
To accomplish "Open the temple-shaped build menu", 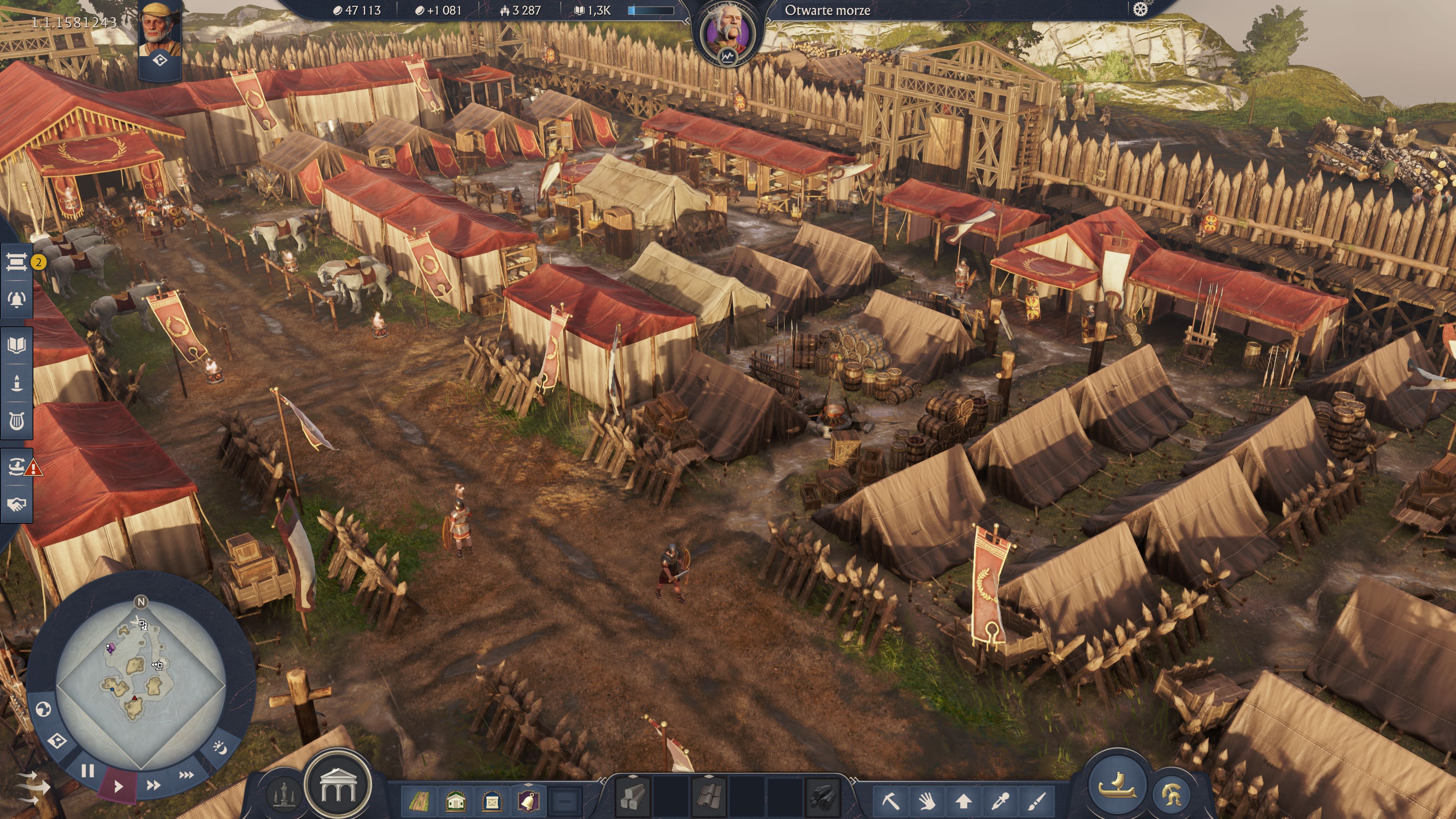I will point(337,786).
